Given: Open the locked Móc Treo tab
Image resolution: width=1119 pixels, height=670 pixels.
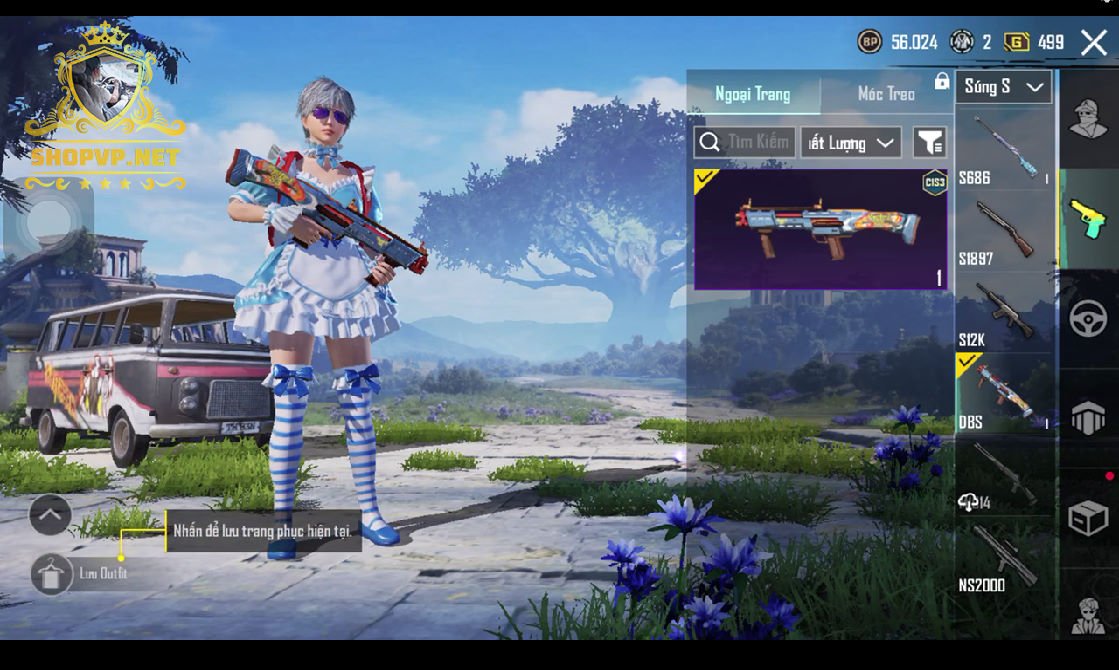Looking at the screenshot, I should coord(886,94).
